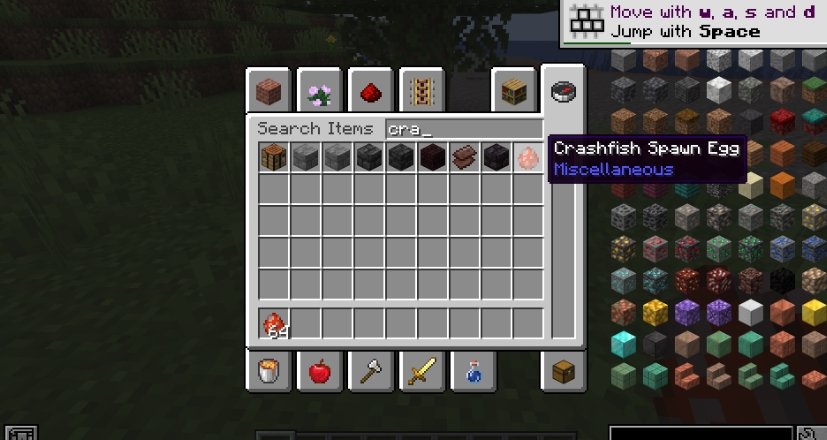Grab the pink Crashfish Spawn Egg
The height and width of the screenshot is (440, 827).
click(x=528, y=157)
